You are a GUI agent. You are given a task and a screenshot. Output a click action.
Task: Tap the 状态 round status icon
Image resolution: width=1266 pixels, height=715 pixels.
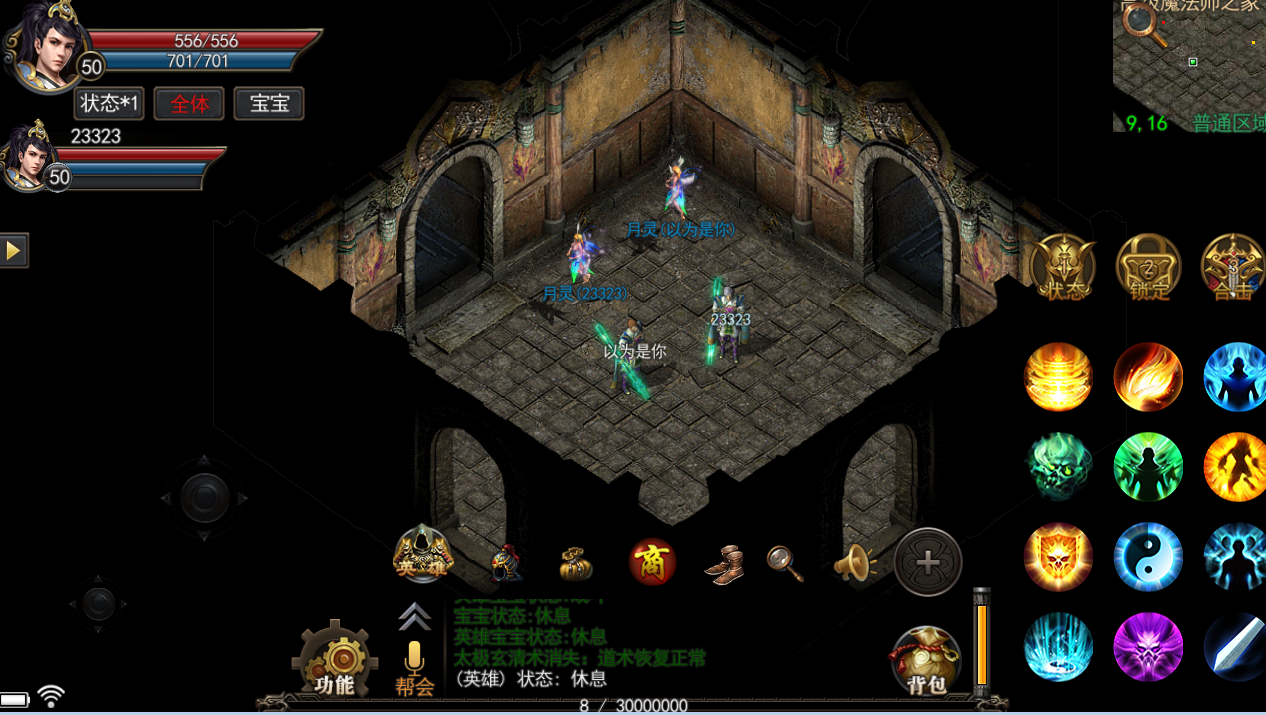[1063, 268]
